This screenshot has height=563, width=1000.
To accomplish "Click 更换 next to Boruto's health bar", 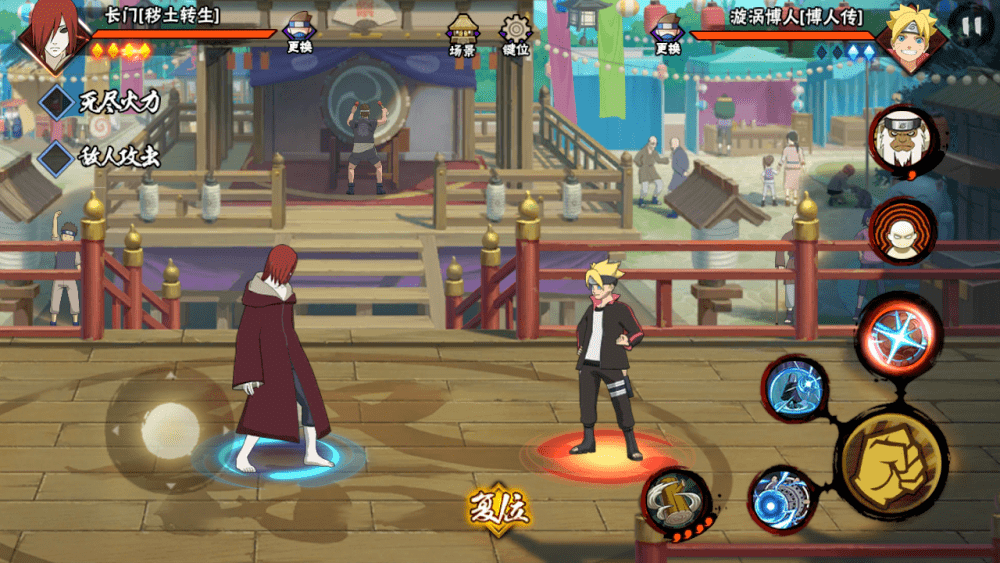I will pyautogui.click(x=668, y=34).
